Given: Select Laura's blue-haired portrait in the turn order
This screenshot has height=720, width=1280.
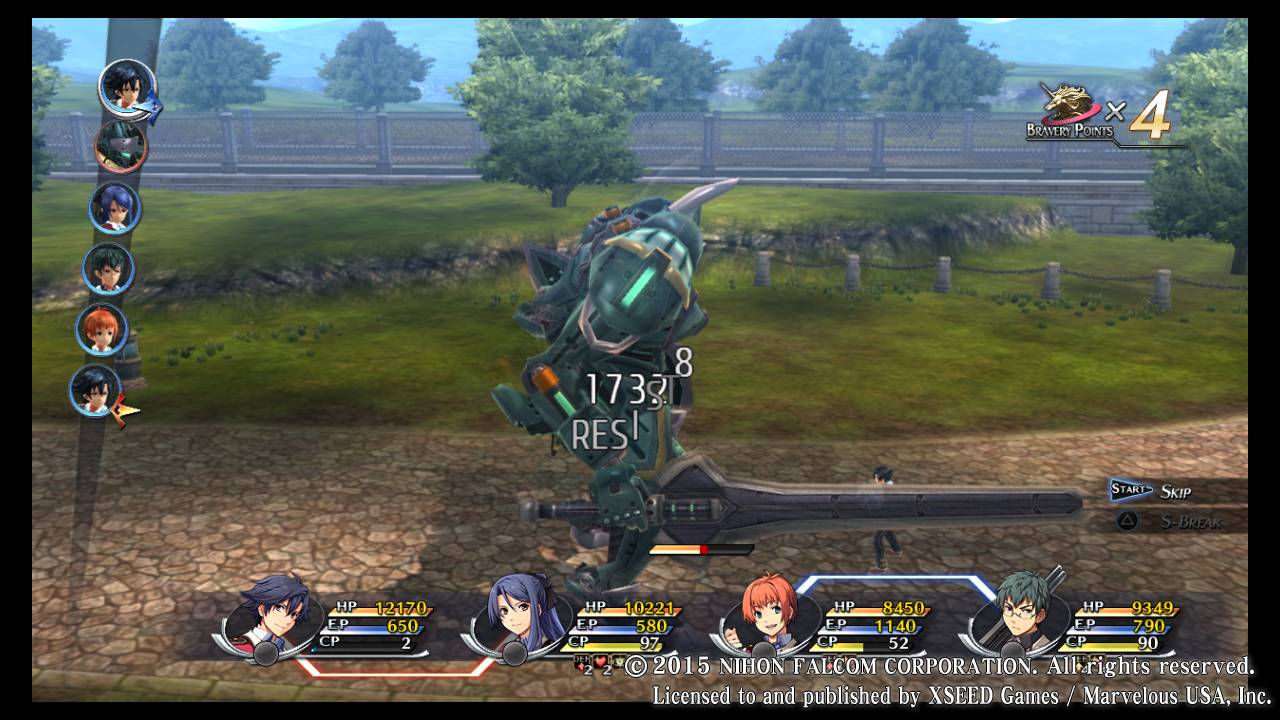Looking at the screenshot, I should [114, 208].
